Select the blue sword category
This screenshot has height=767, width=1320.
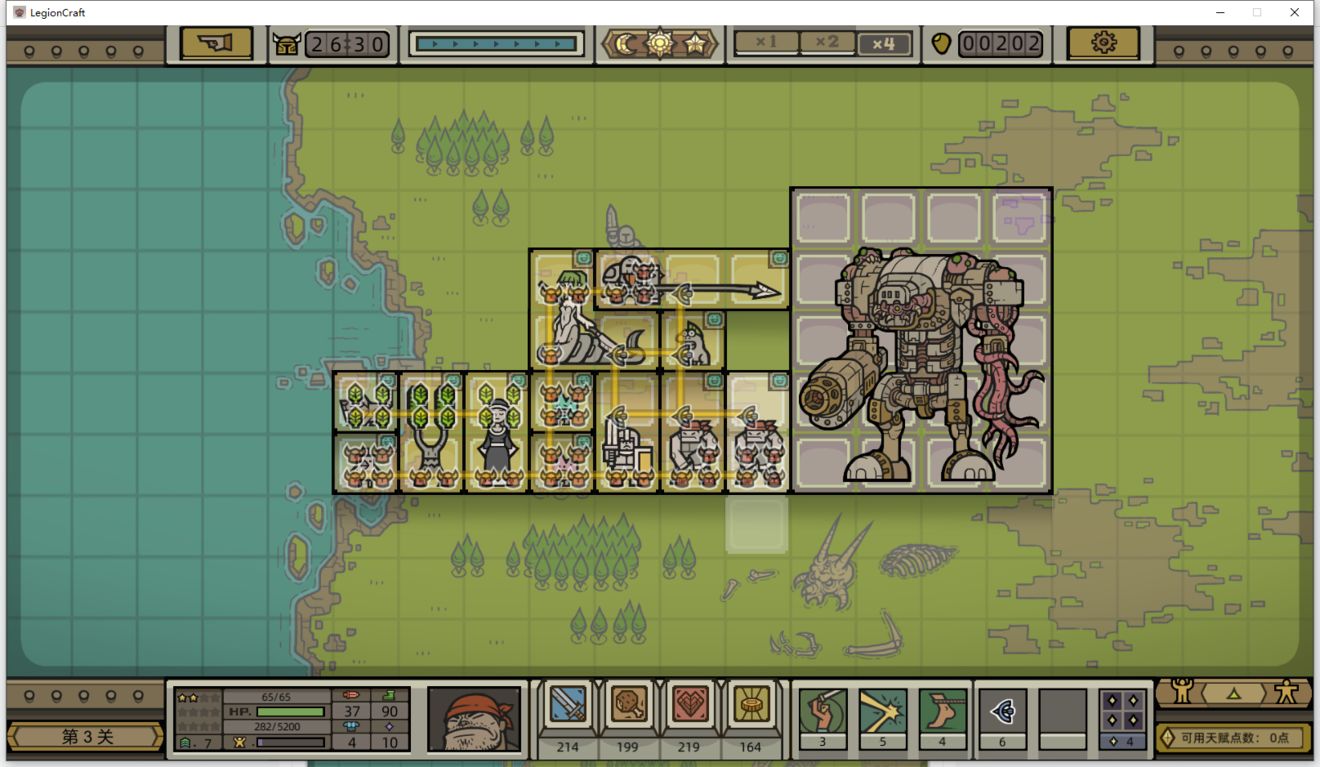[x=568, y=706]
